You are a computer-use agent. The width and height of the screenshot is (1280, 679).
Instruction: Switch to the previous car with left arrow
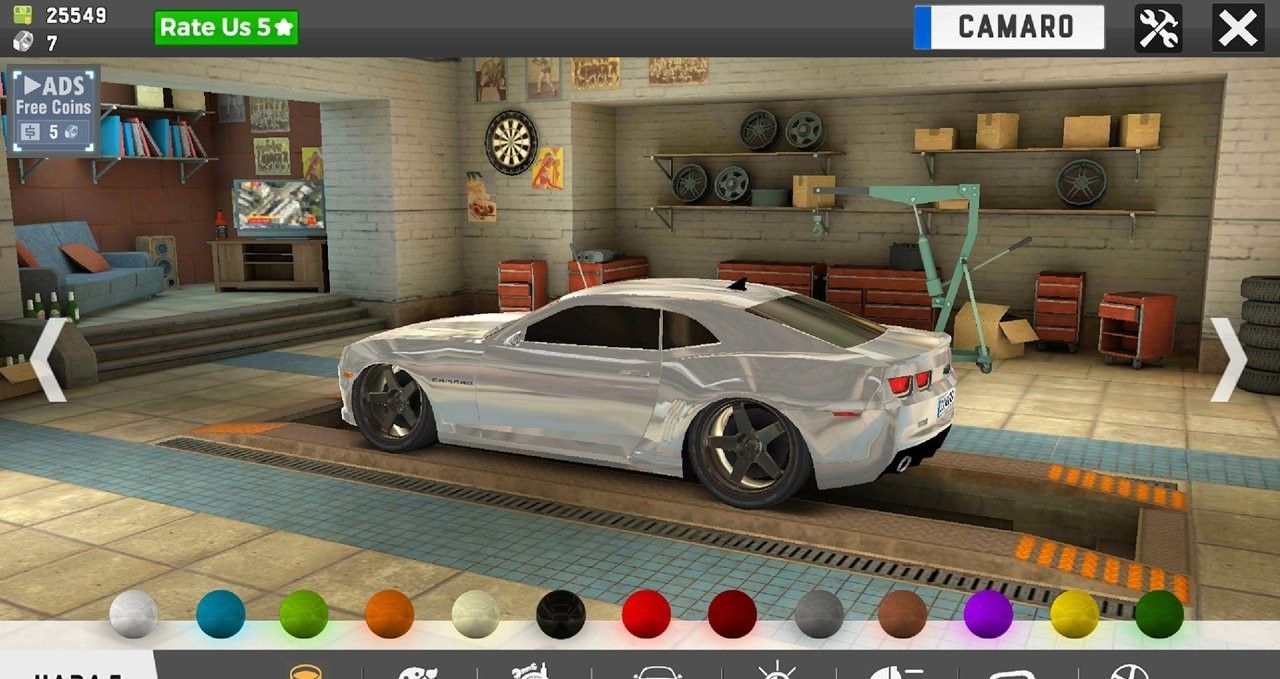coord(48,360)
